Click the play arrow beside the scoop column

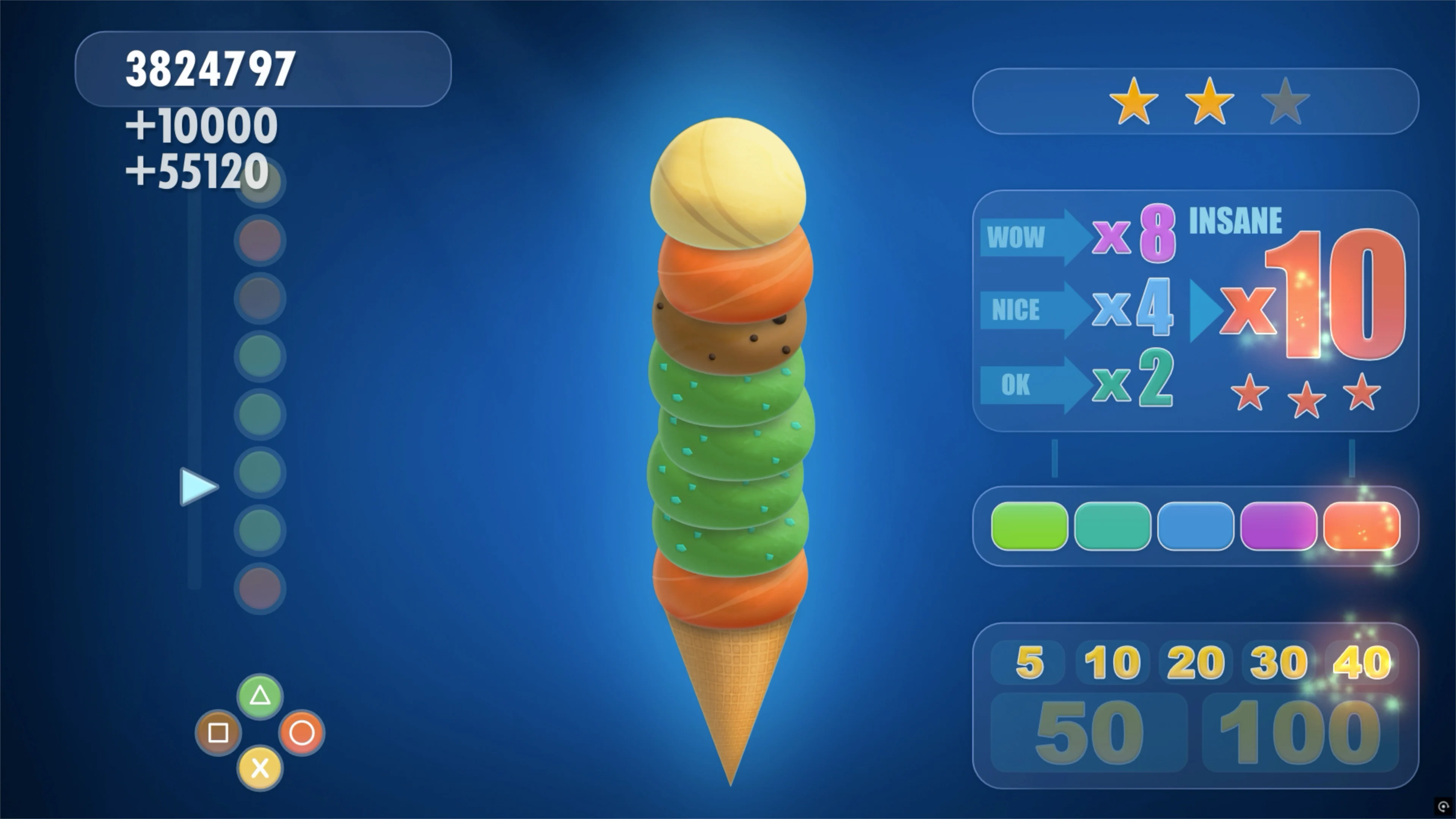click(x=199, y=487)
